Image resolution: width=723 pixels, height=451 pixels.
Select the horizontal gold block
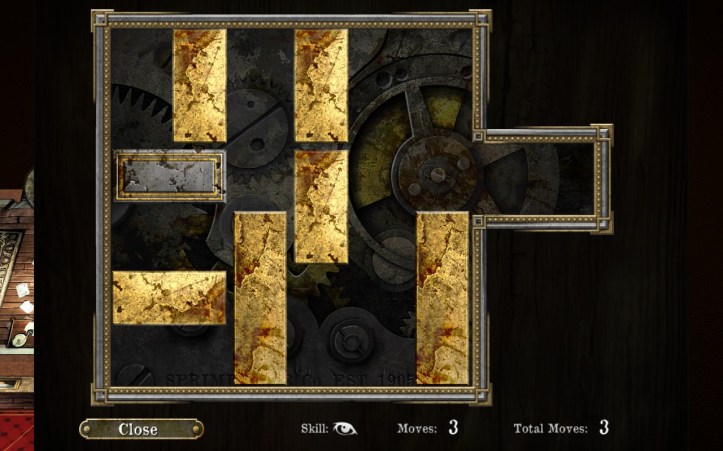pos(169,297)
